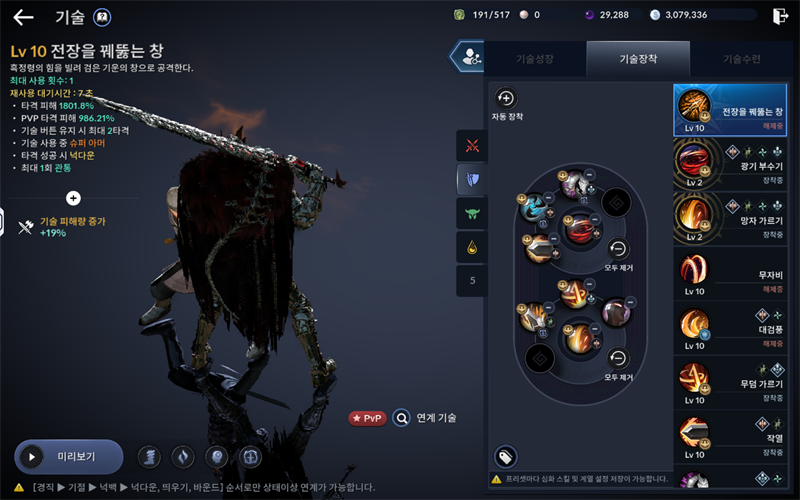Select the 기술장착 tab
800x500 pixels.
click(637, 59)
